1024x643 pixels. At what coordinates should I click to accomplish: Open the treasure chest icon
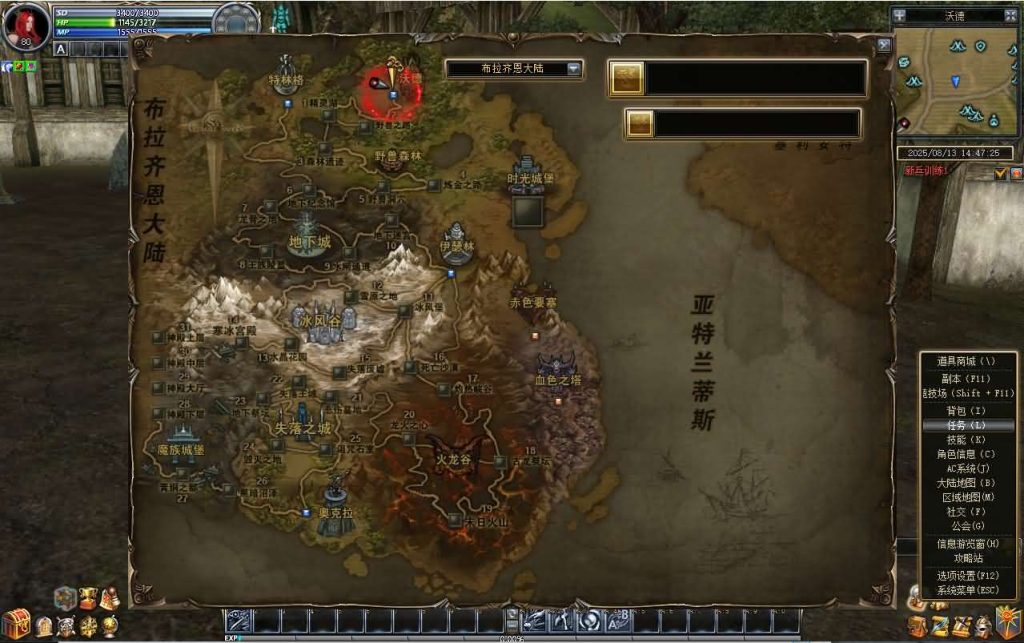pos(15,624)
